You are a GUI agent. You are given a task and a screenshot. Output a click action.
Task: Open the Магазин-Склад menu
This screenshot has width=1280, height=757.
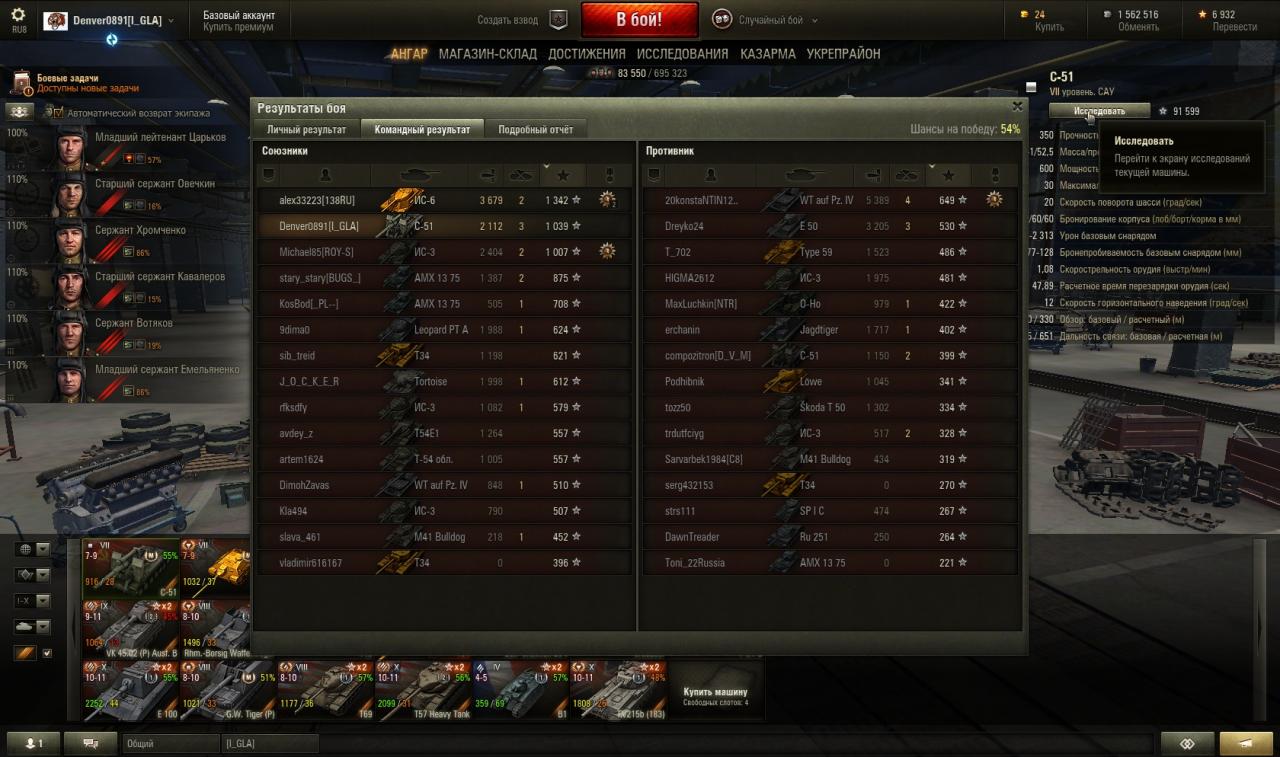coord(487,54)
